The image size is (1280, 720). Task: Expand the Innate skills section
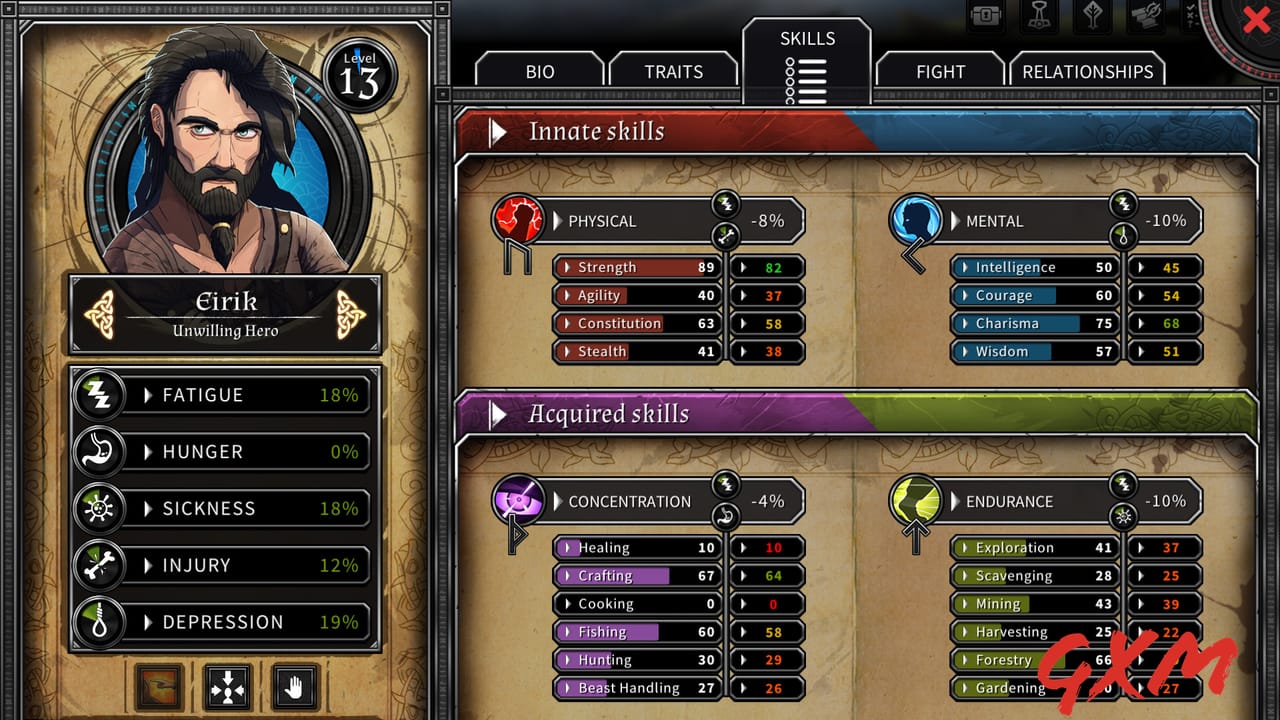[497, 130]
